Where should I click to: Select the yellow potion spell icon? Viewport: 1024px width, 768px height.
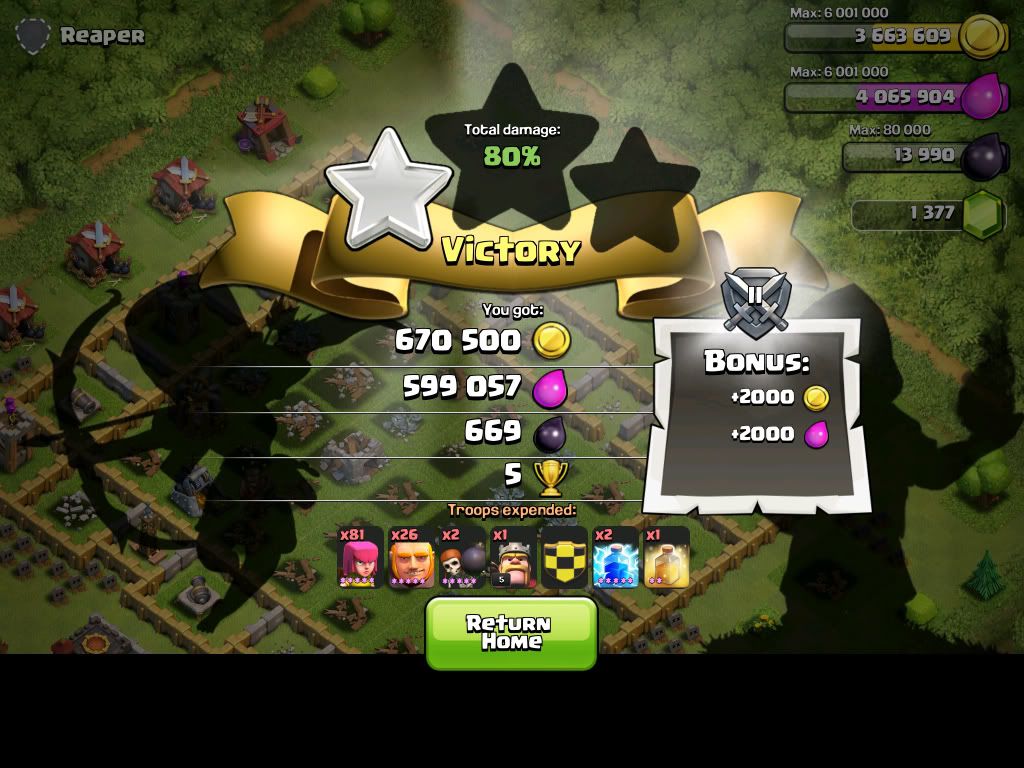tap(666, 557)
